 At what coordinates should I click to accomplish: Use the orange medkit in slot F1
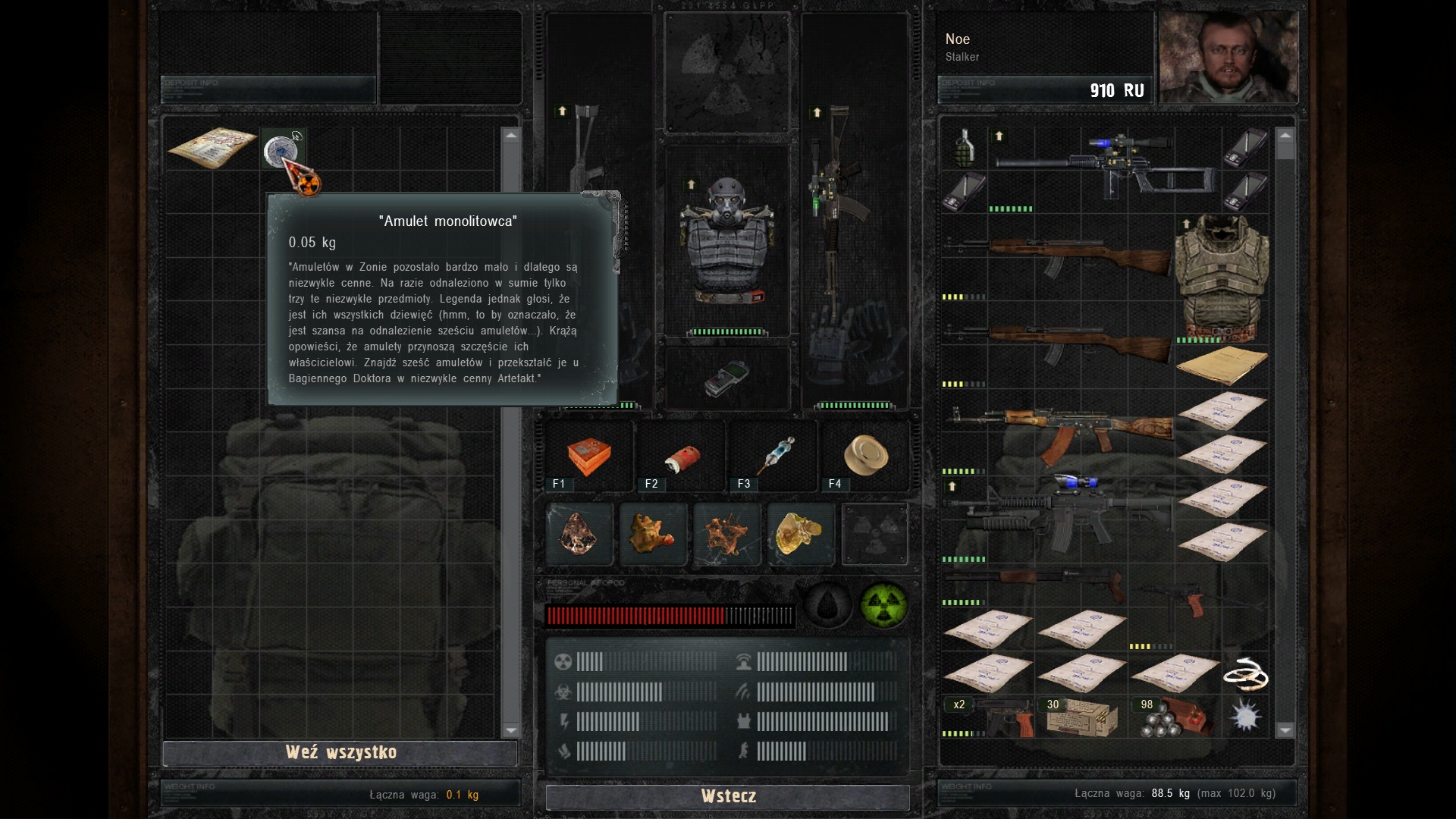588,456
